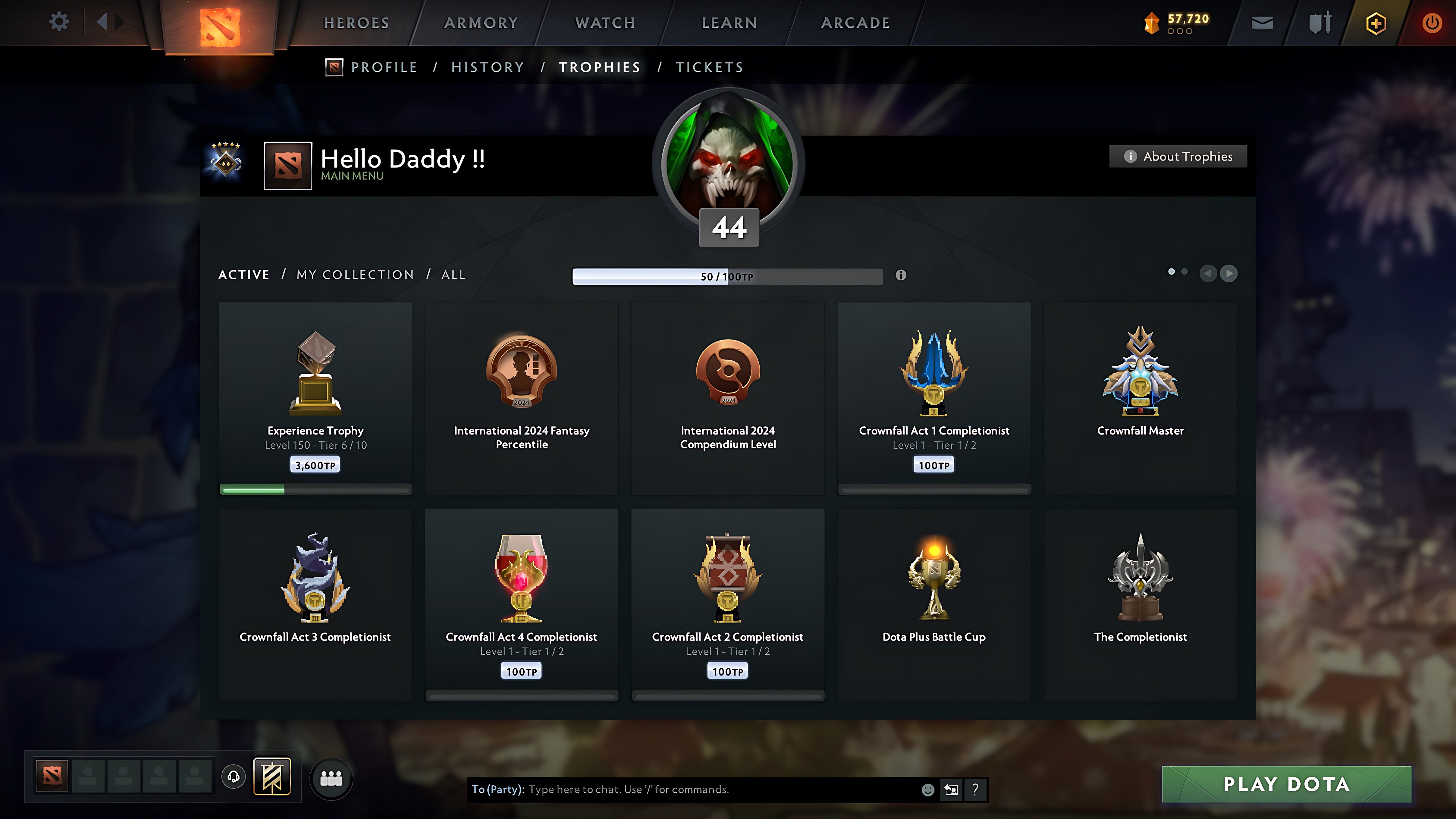Go to the previous trophies page arrow

(1209, 274)
